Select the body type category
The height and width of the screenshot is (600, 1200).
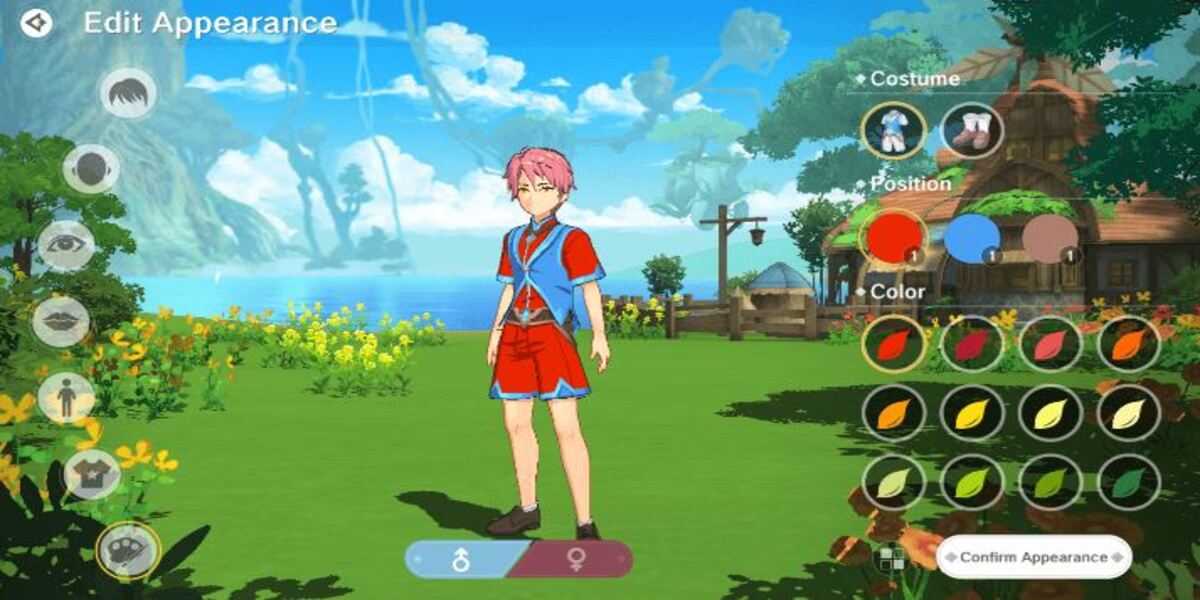66,397
